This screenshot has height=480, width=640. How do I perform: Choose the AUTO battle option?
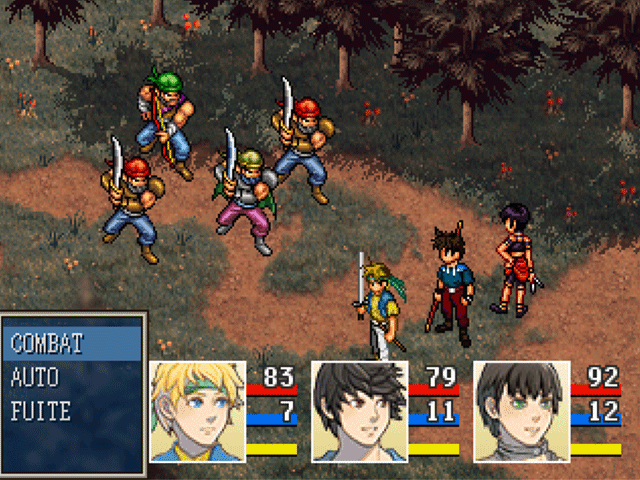pyautogui.click(x=35, y=378)
